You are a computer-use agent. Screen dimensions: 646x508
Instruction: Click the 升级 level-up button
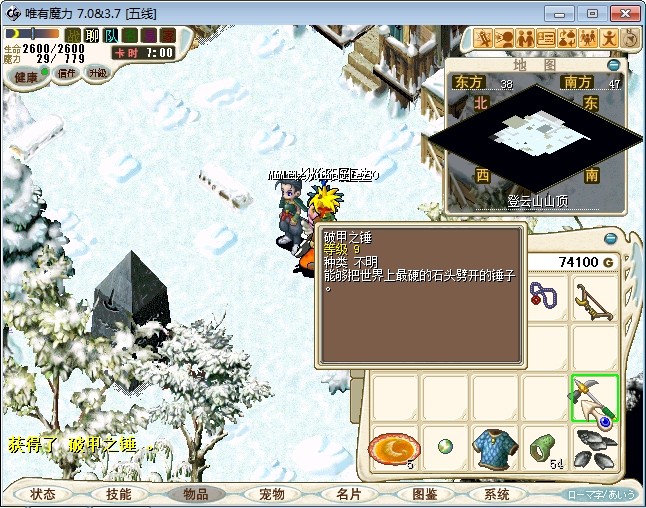(97, 74)
